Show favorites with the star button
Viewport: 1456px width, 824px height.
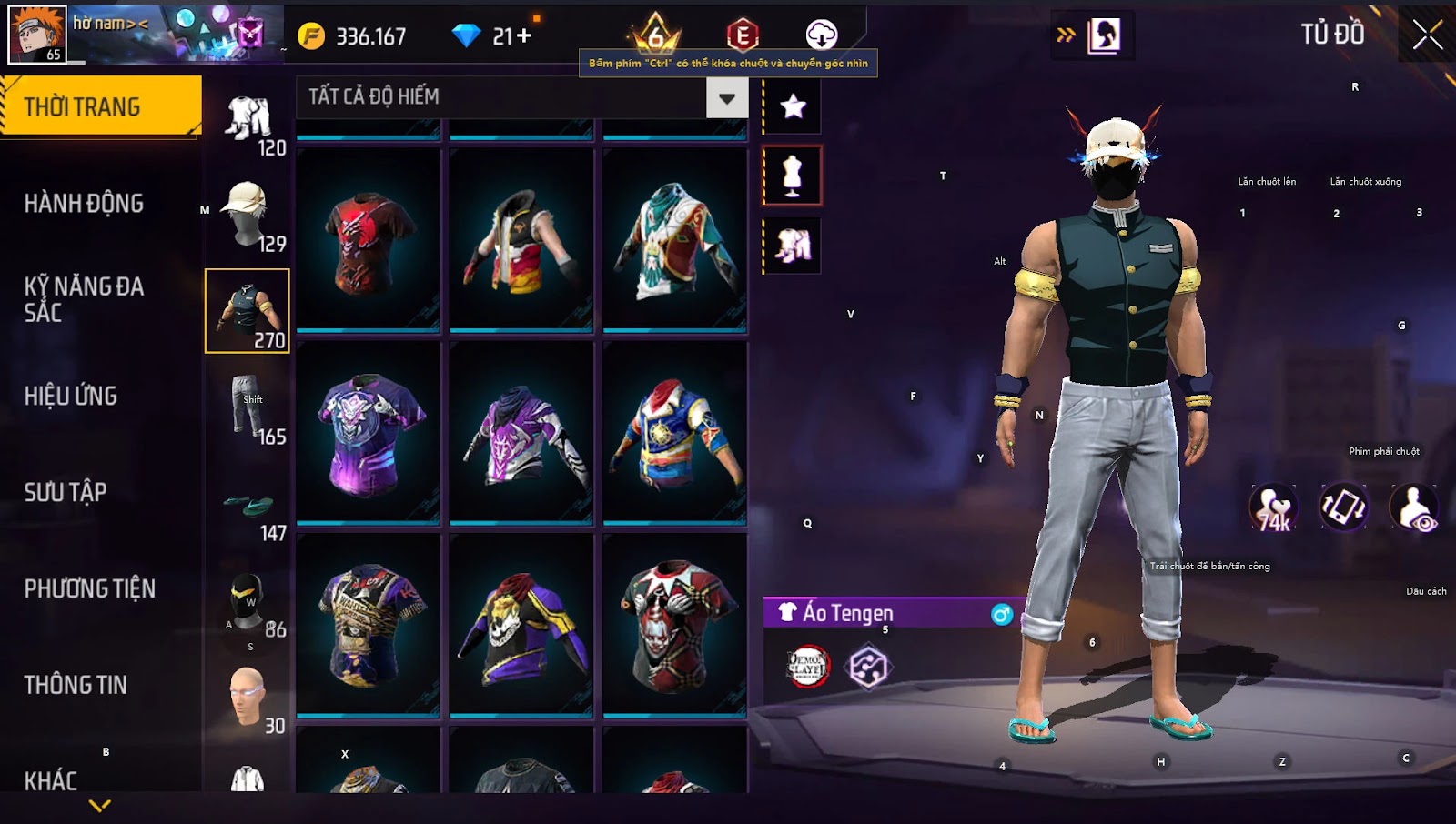793,106
